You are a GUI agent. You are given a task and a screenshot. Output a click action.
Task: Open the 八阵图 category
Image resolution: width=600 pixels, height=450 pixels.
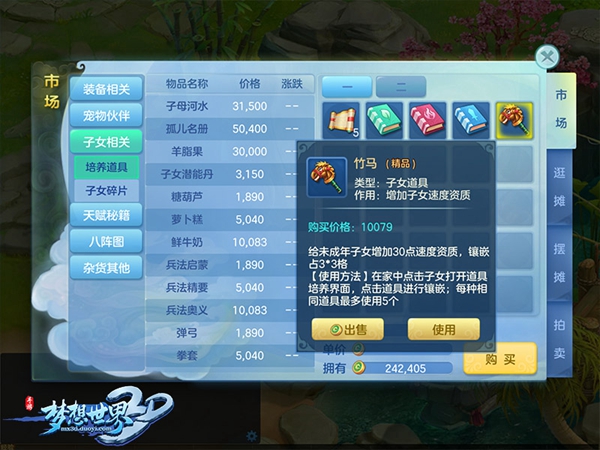[x=107, y=240]
